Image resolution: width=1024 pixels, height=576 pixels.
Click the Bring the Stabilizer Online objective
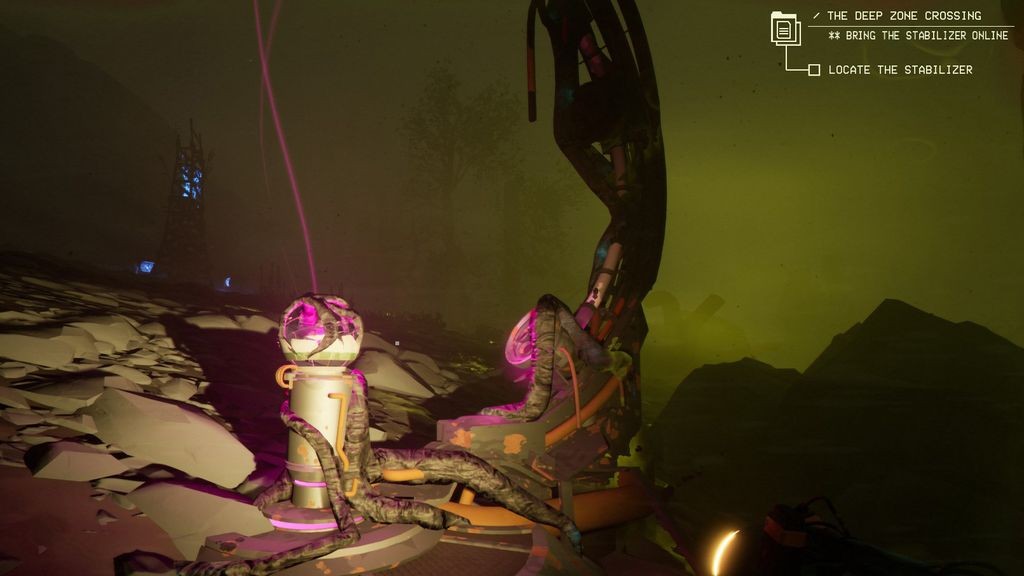(918, 36)
